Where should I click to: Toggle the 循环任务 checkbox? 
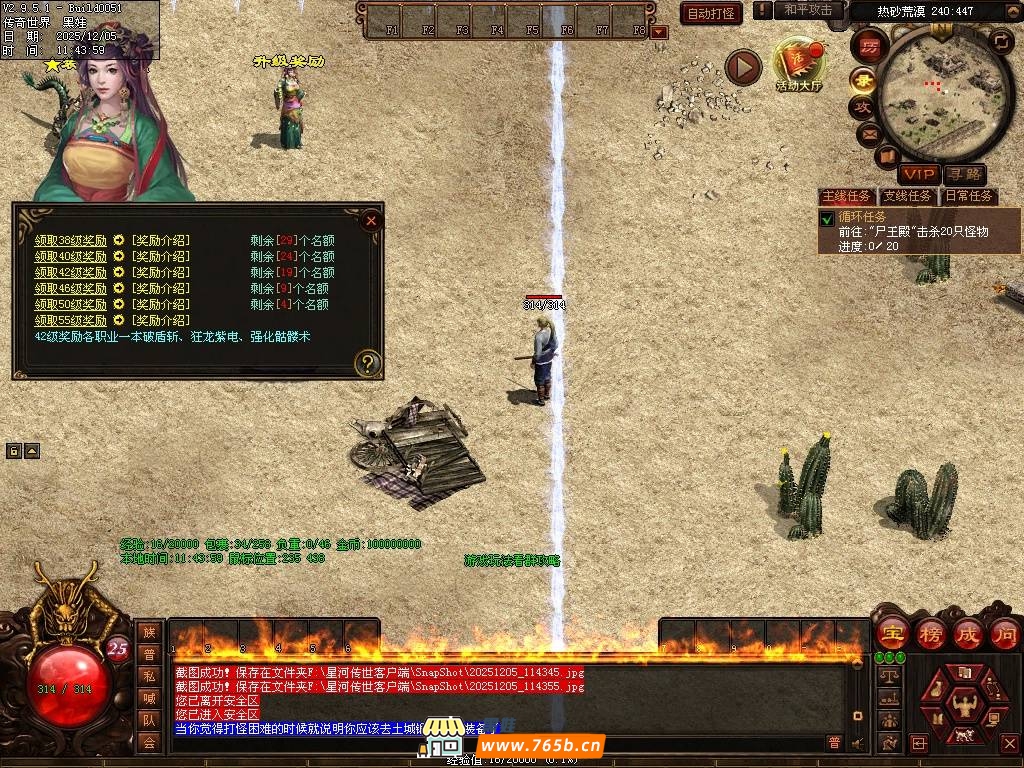pyautogui.click(x=827, y=218)
